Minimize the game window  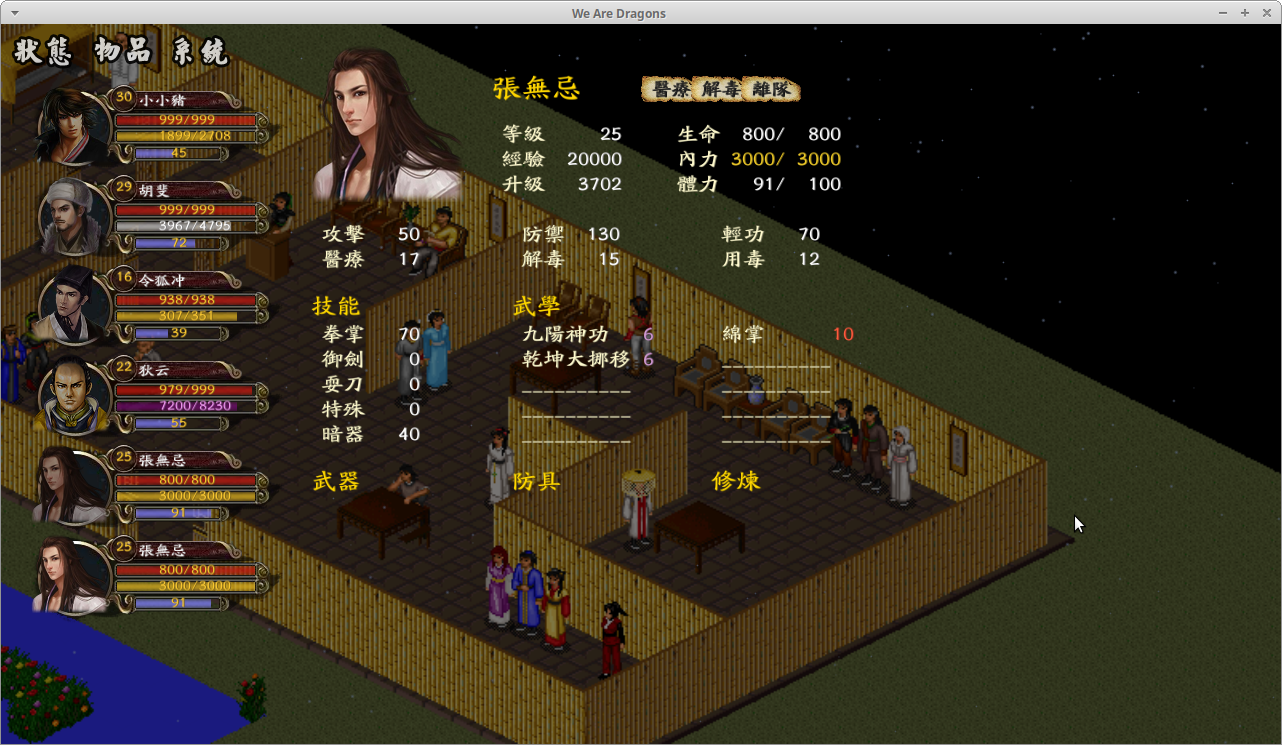pos(1223,13)
